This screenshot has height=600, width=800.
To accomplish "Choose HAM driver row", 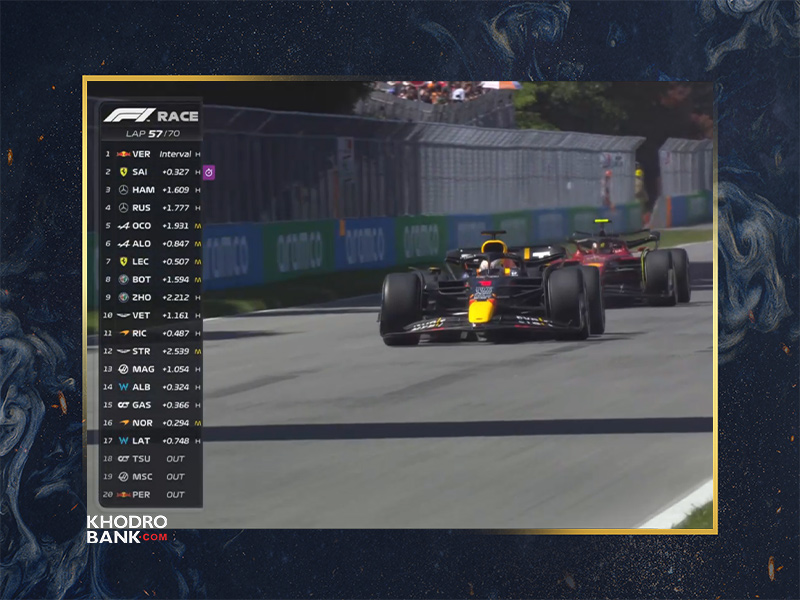I will (152, 190).
